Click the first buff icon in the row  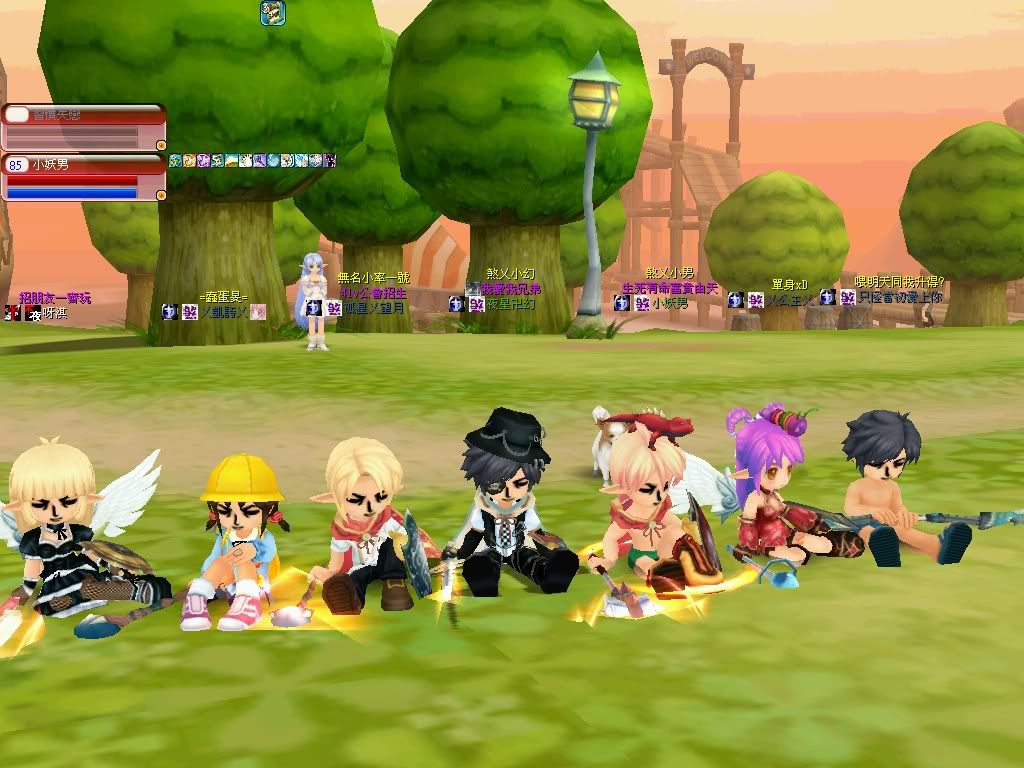[175, 160]
